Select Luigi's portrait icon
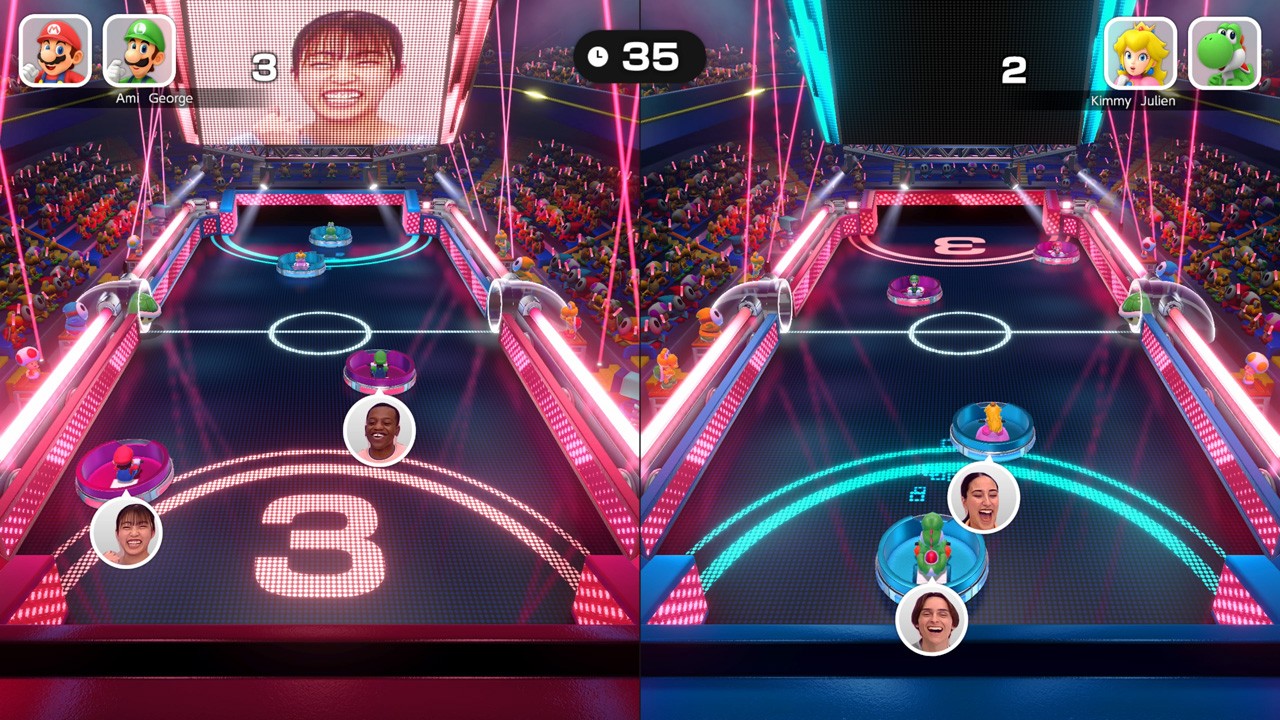This screenshot has width=1280, height=720. (139, 51)
